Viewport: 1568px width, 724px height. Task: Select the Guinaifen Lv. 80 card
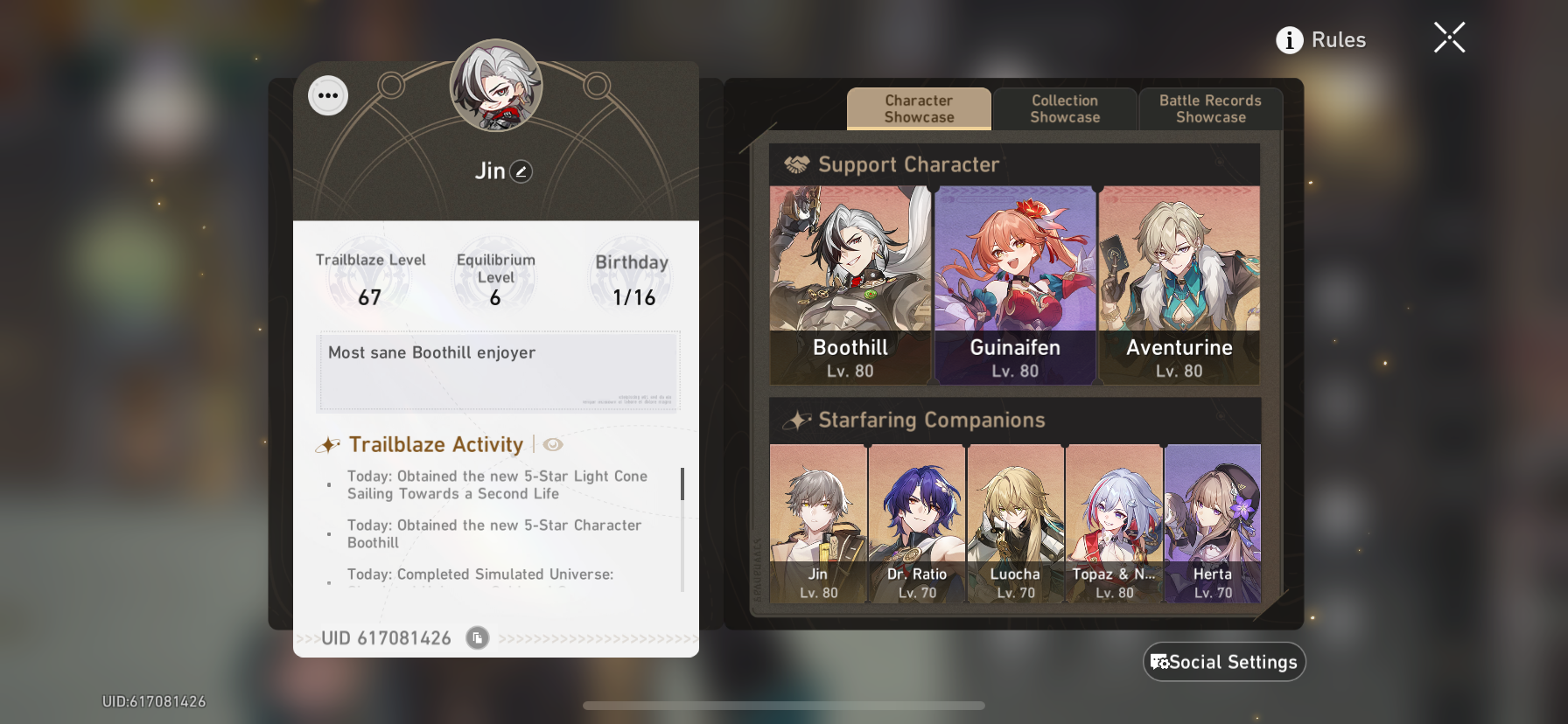tap(1015, 282)
